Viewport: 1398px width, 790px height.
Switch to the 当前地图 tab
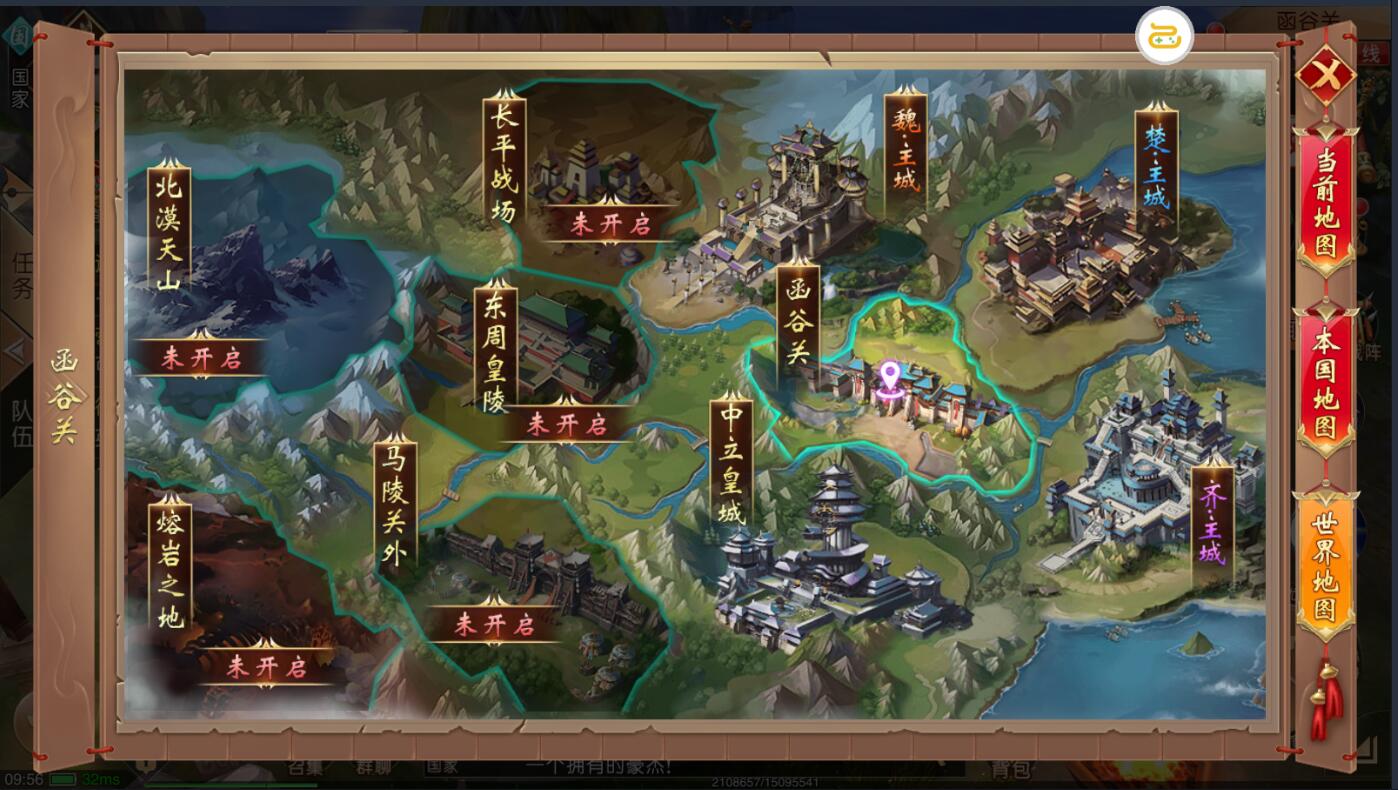(1325, 203)
